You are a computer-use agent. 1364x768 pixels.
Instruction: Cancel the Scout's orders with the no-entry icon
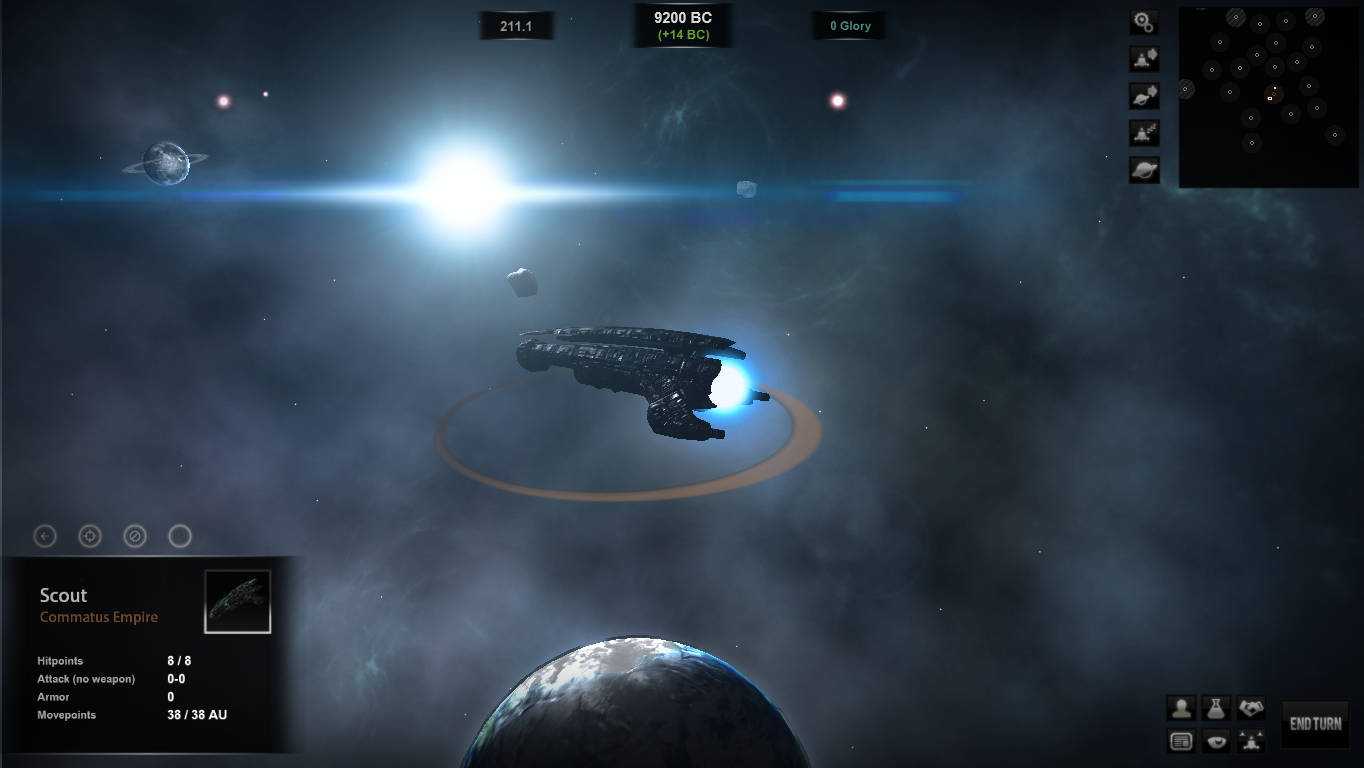tap(134, 536)
